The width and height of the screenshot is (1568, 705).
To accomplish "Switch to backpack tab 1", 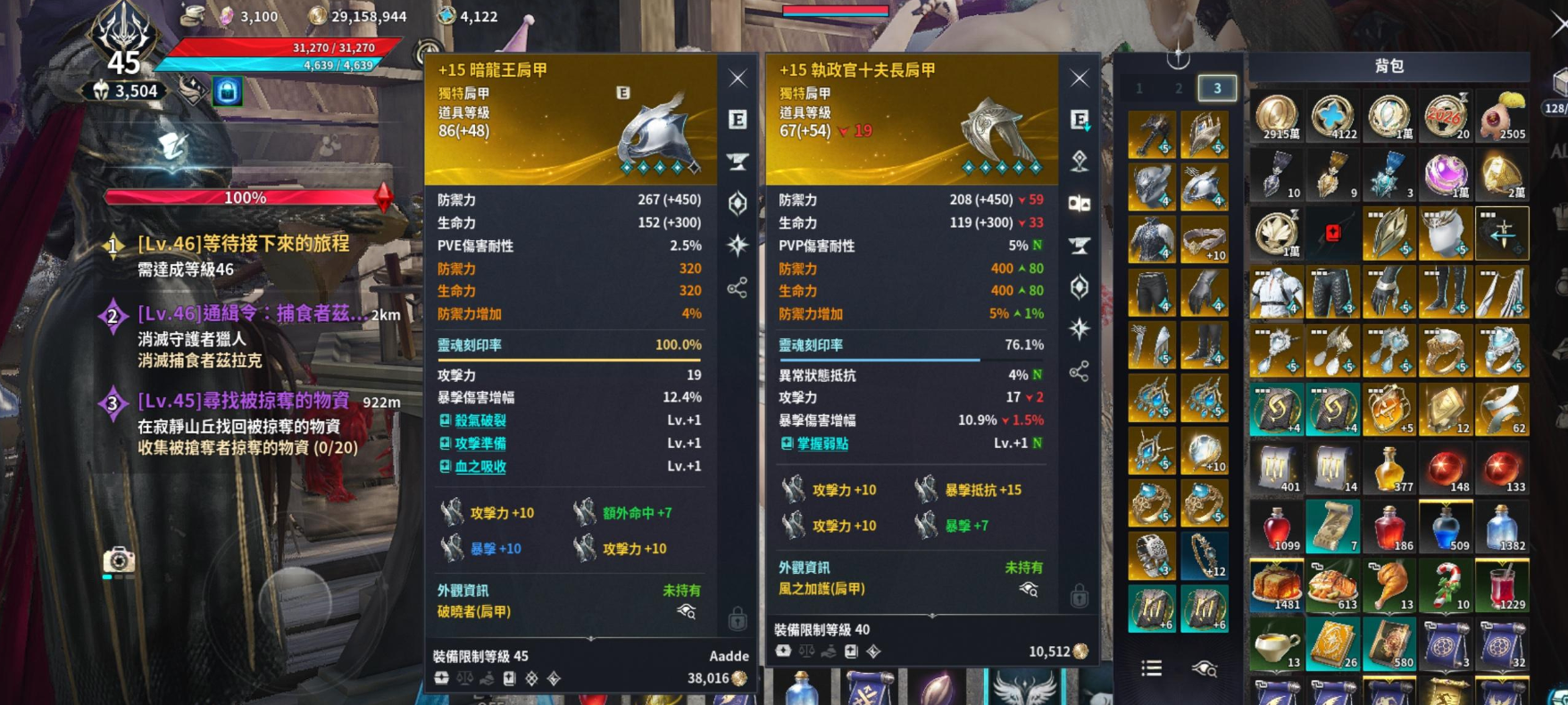I will point(1138,89).
